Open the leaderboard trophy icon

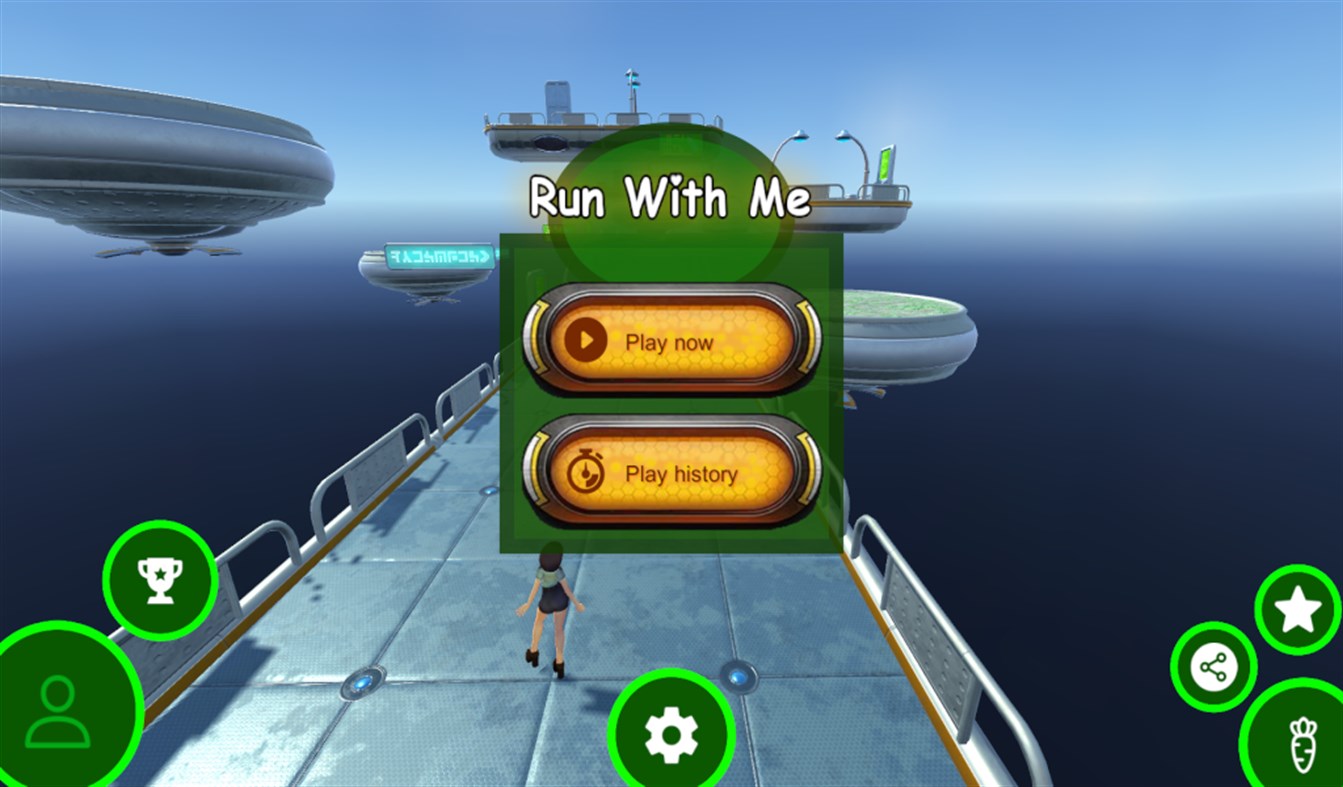click(158, 581)
